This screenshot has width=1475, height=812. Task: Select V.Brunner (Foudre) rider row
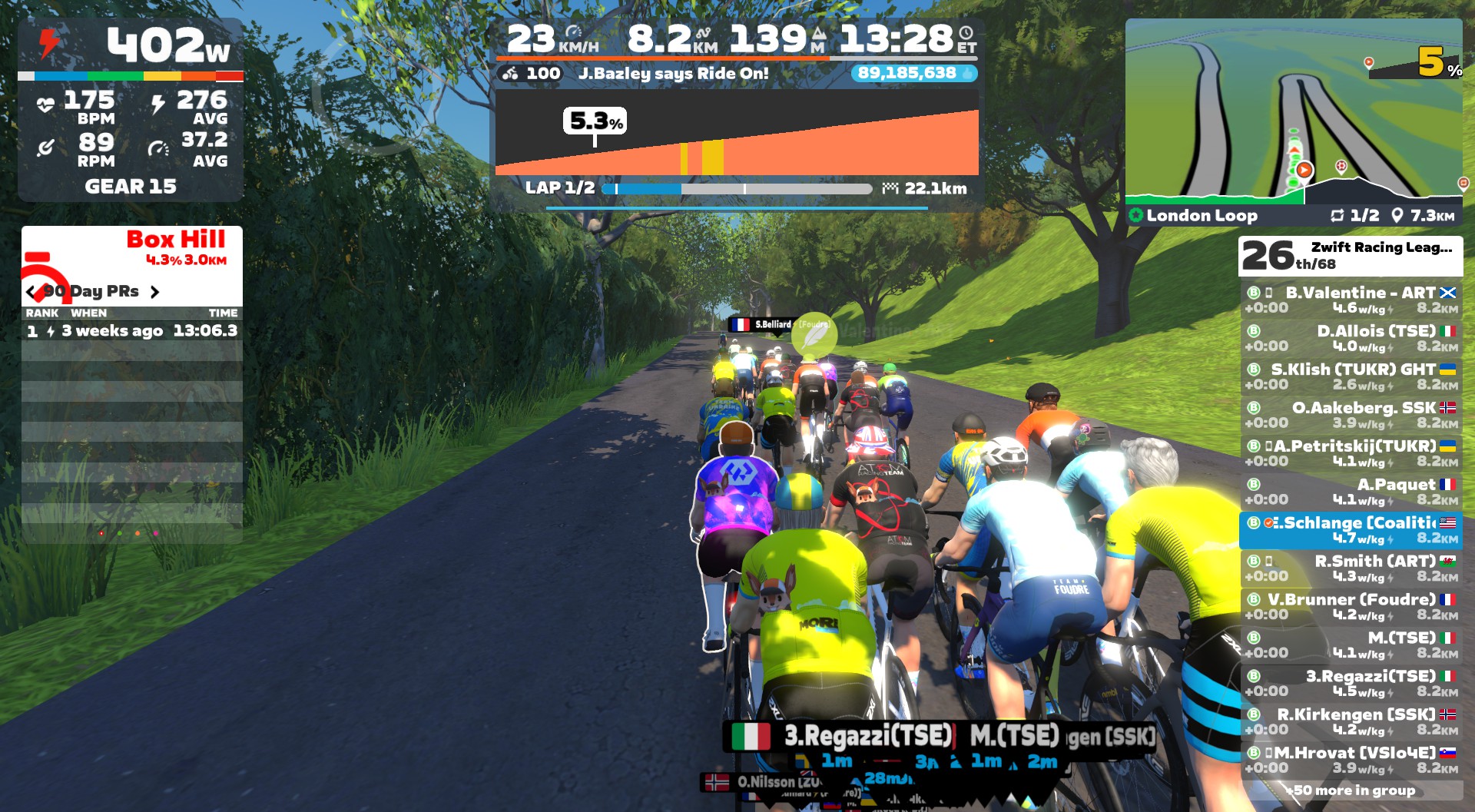click(x=1351, y=607)
